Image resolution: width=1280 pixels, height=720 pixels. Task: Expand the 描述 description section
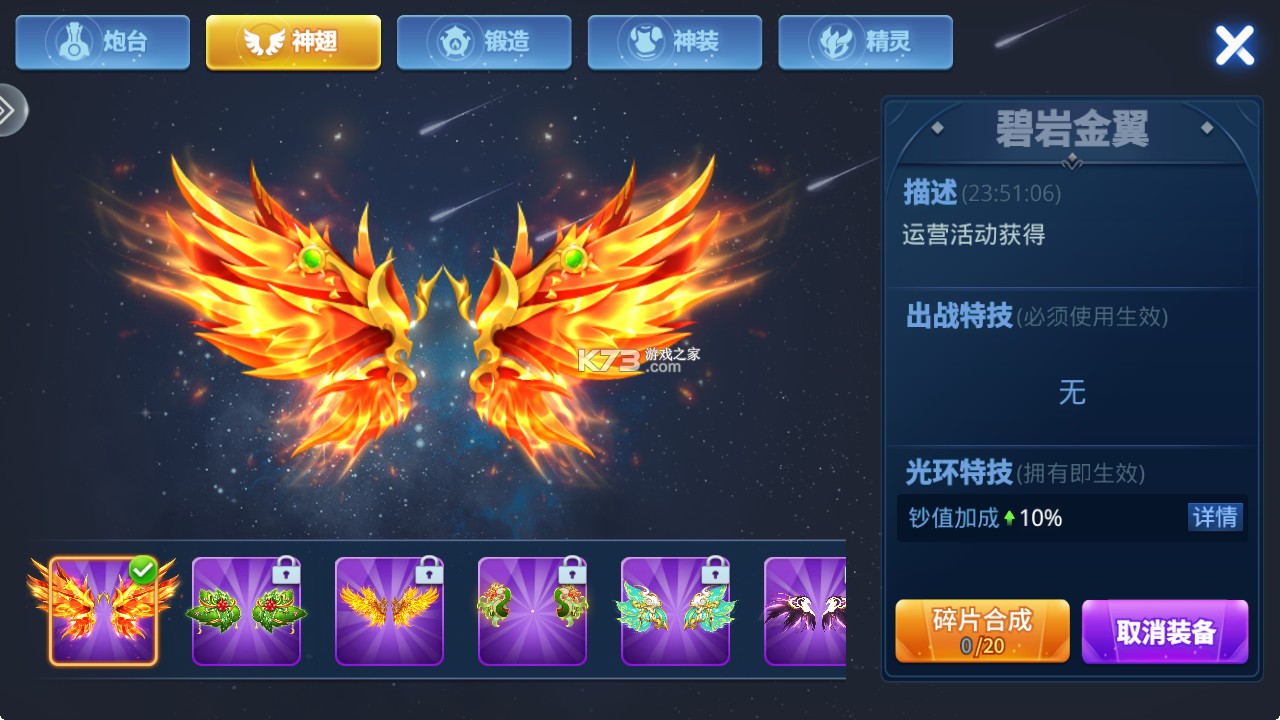tap(930, 193)
